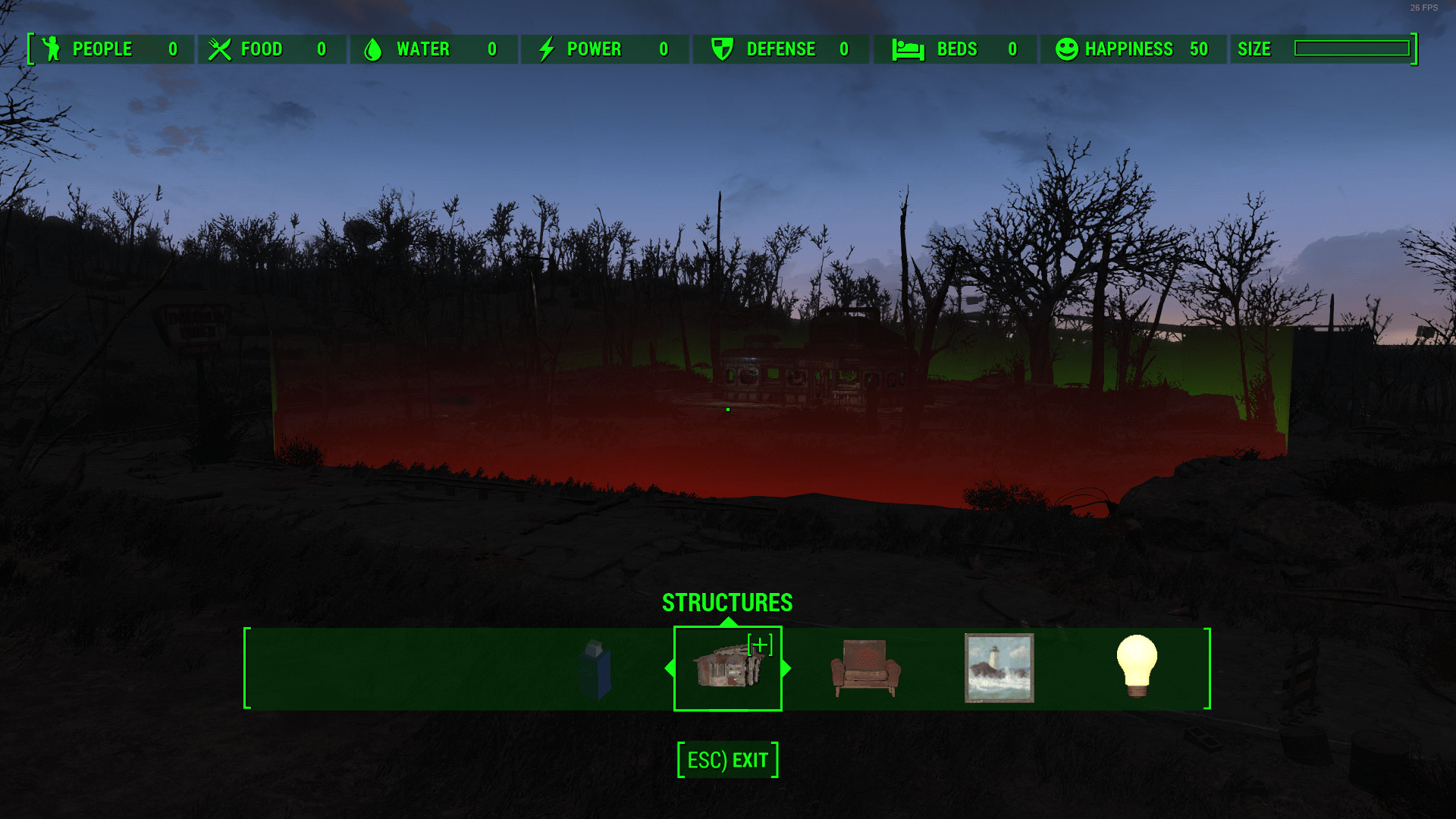Choose the armchair furniture category

point(865,669)
